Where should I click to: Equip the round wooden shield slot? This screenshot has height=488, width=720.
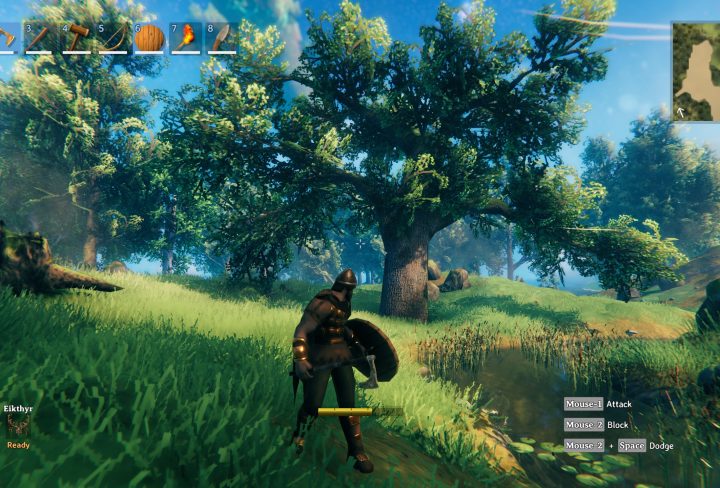coord(149,38)
